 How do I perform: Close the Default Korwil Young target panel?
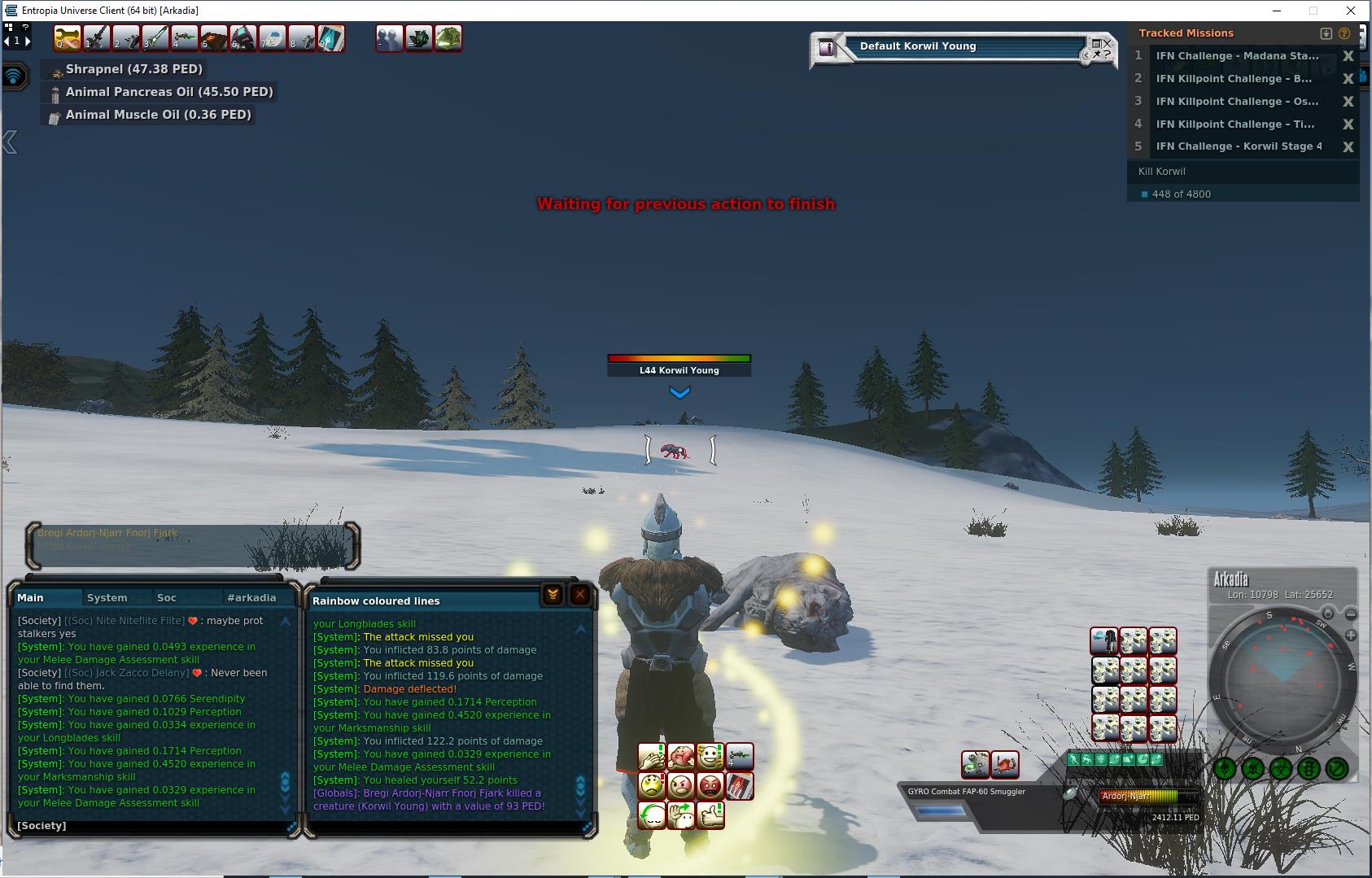click(x=1107, y=43)
